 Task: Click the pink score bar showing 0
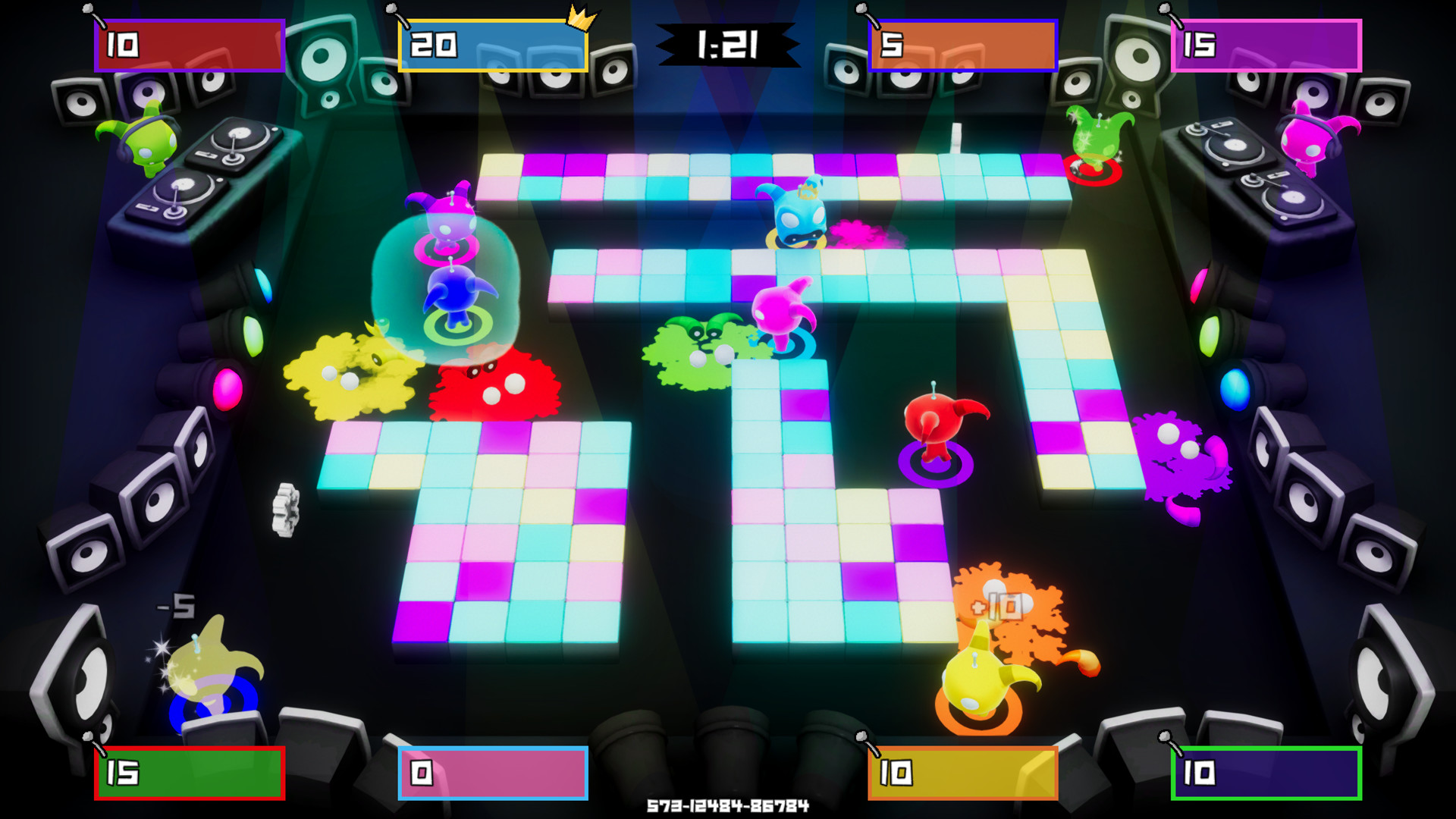[x=491, y=775]
